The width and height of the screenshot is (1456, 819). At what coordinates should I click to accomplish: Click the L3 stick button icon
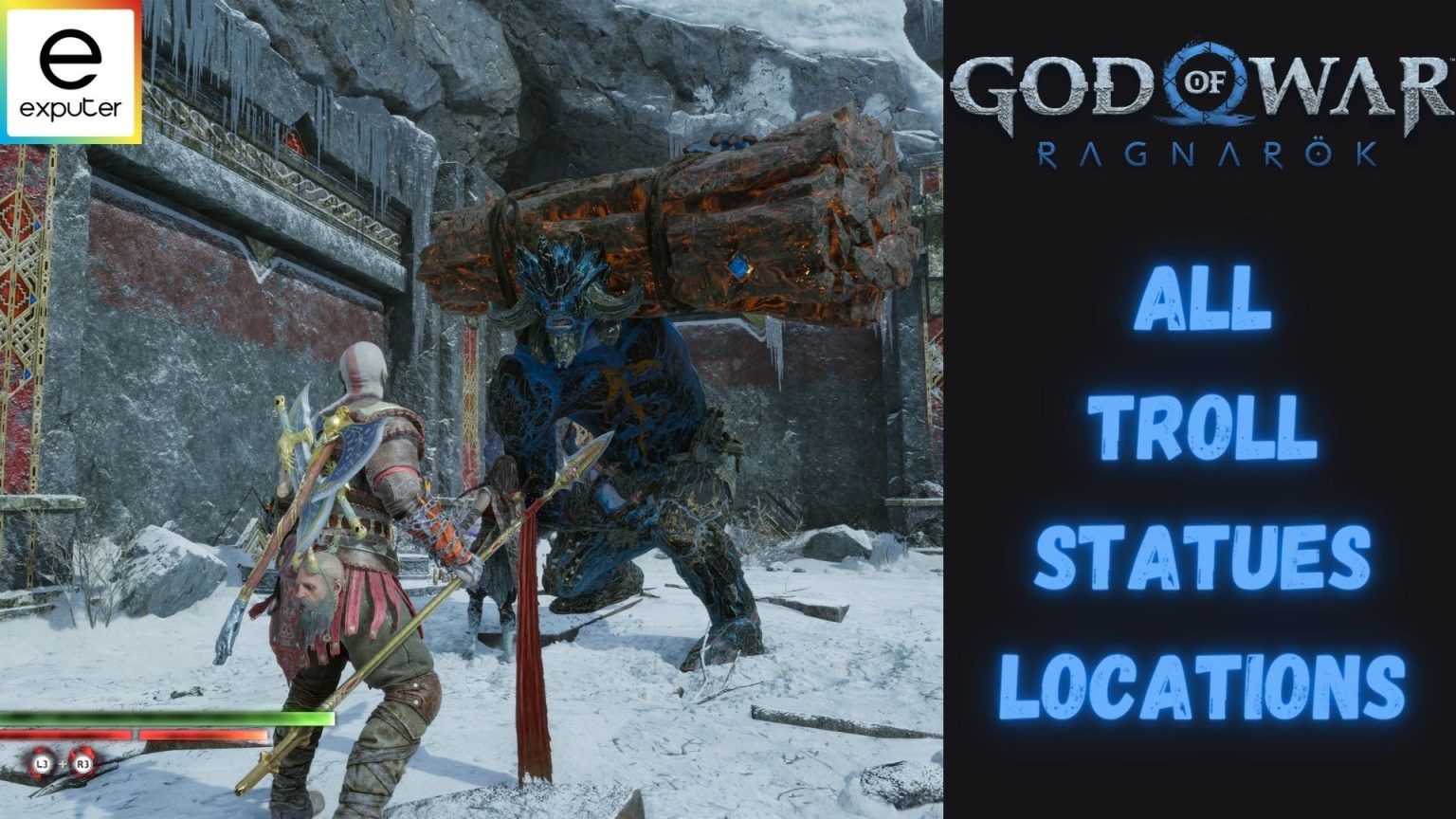click(42, 763)
